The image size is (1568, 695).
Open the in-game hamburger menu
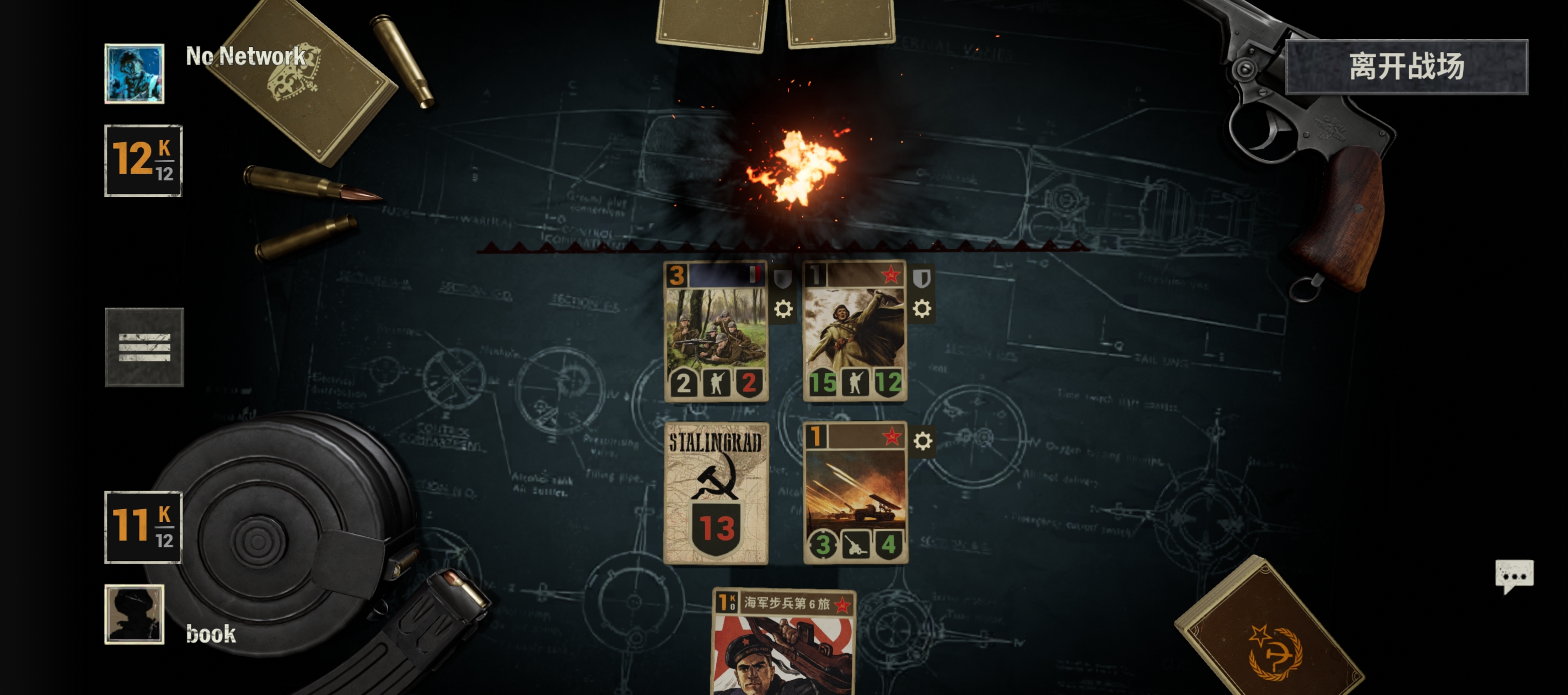click(x=144, y=346)
